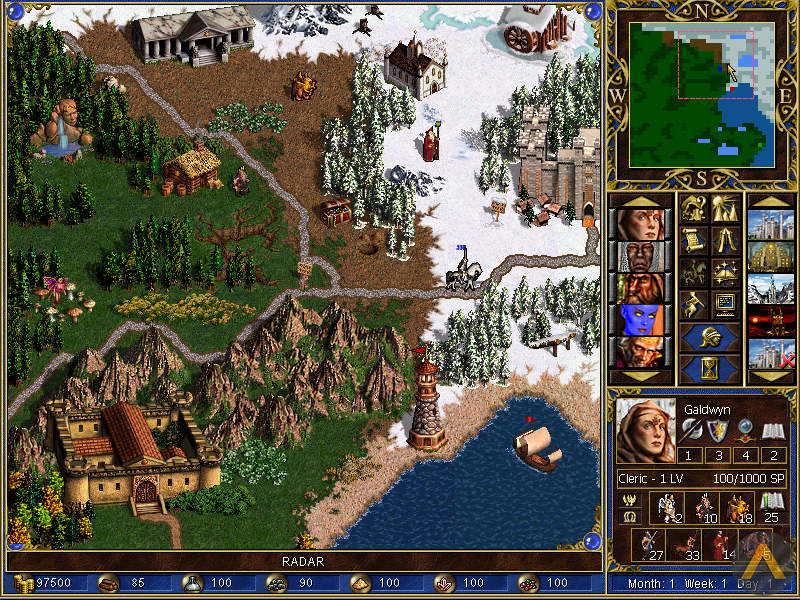
Task: Select next hero with helmet button
Action: [x=710, y=336]
